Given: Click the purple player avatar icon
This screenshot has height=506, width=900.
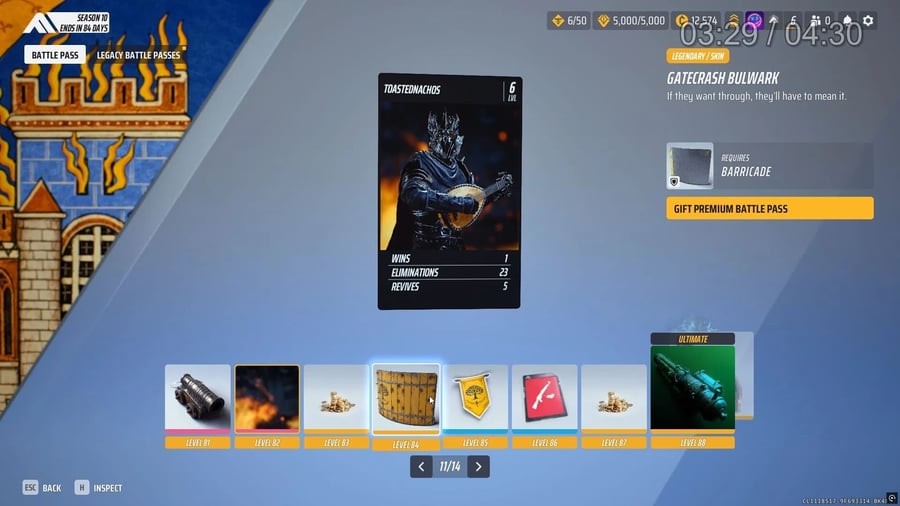Looking at the screenshot, I should tap(754, 20).
